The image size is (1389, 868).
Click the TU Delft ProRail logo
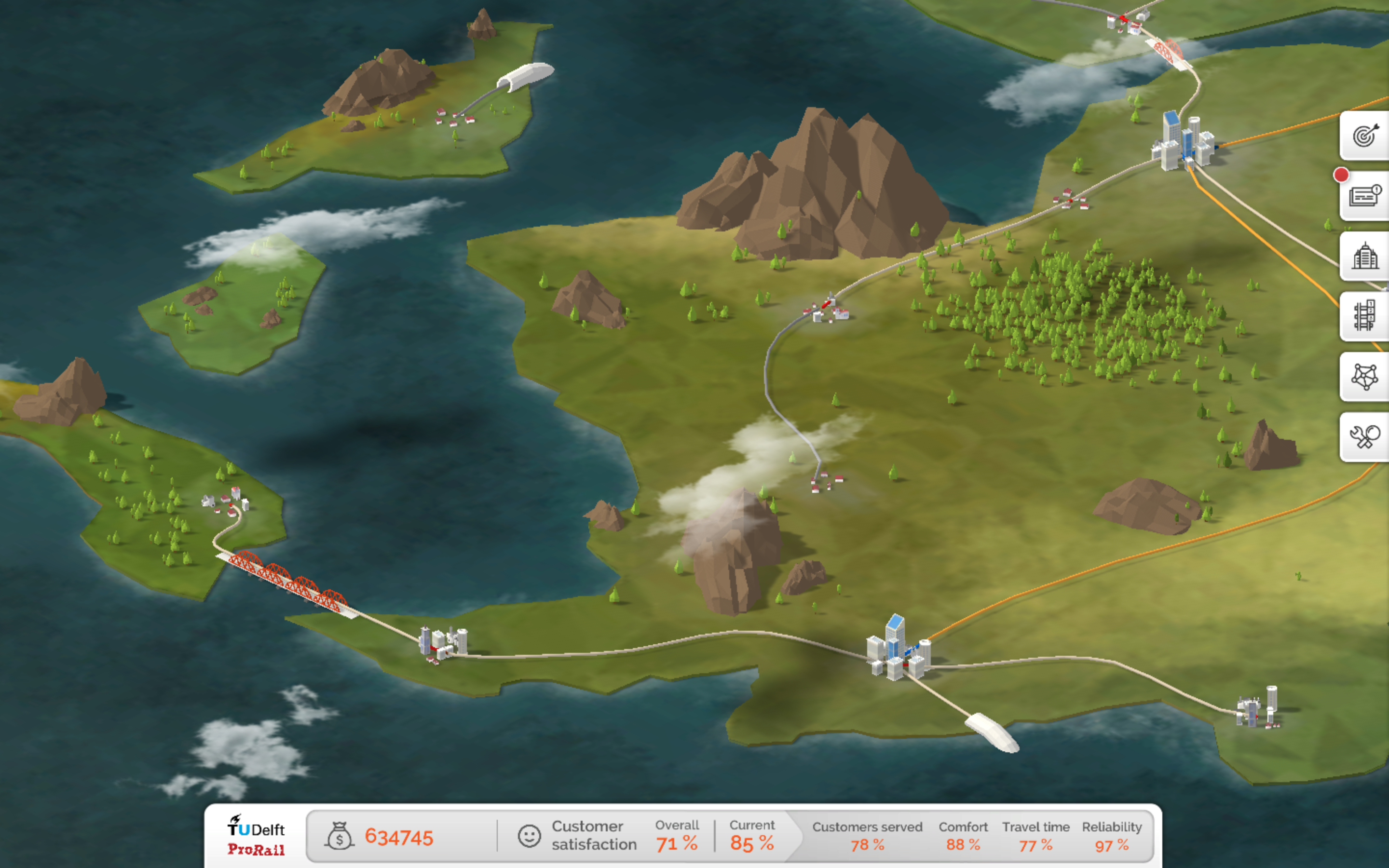[256, 836]
